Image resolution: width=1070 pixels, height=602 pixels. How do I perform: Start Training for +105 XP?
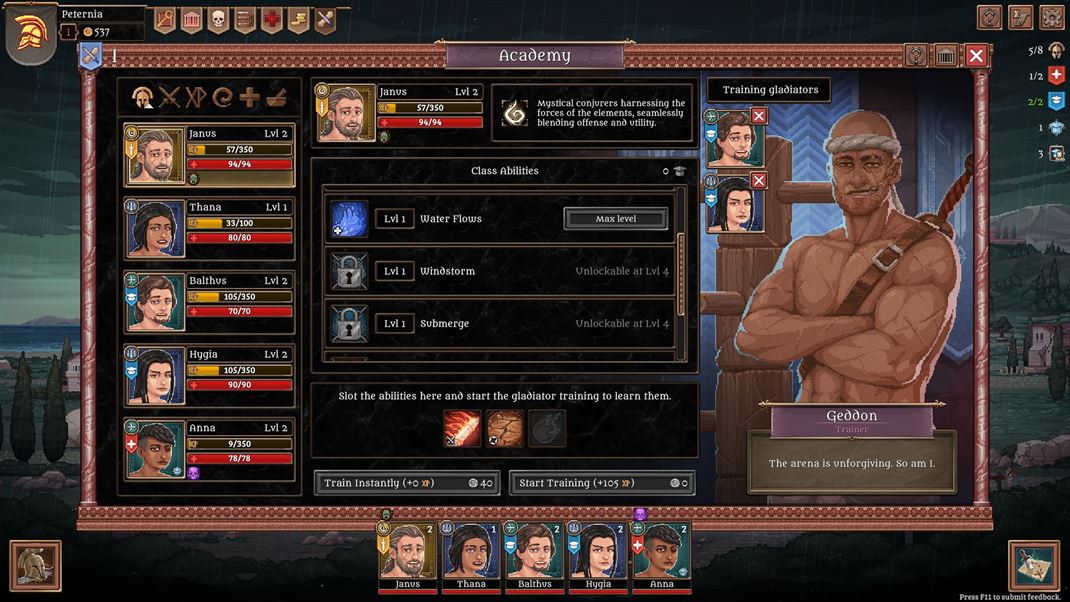(x=601, y=483)
